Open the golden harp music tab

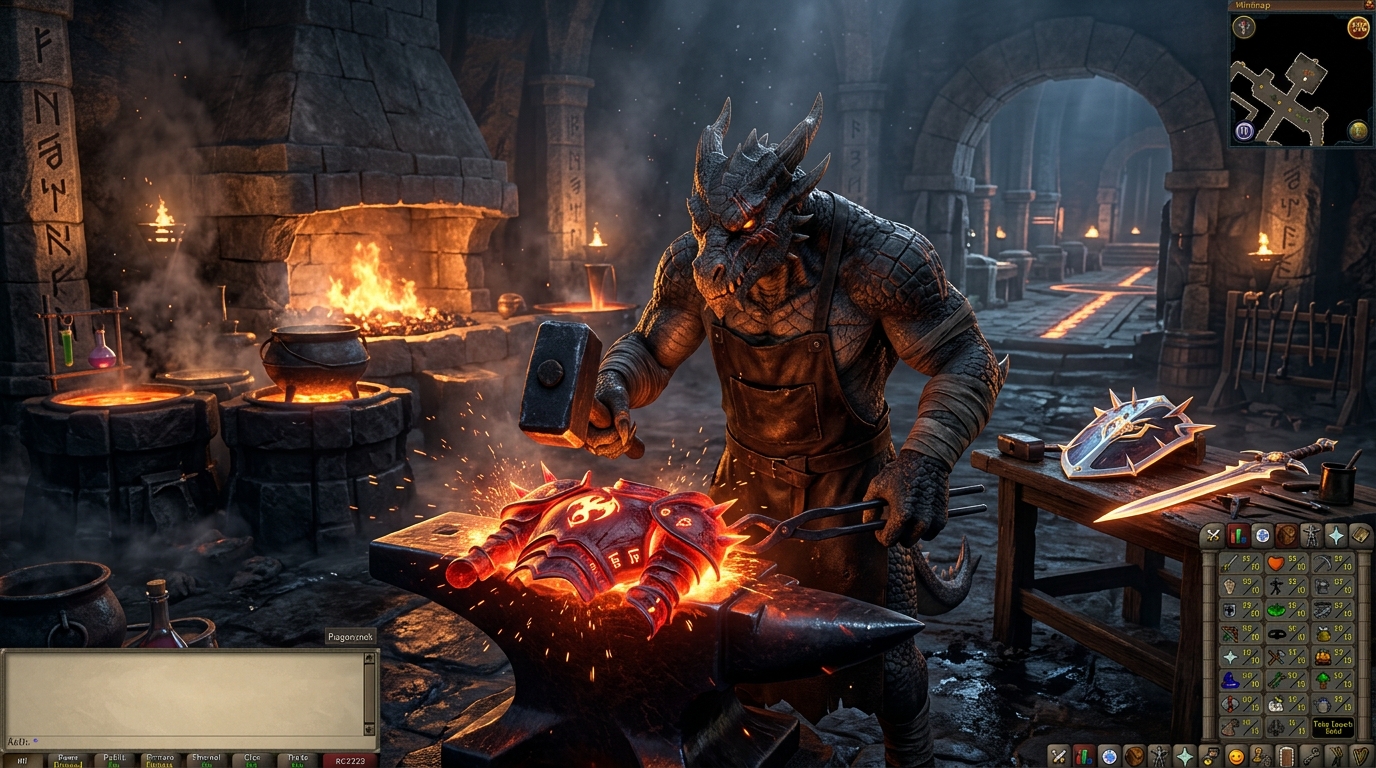1361,755
